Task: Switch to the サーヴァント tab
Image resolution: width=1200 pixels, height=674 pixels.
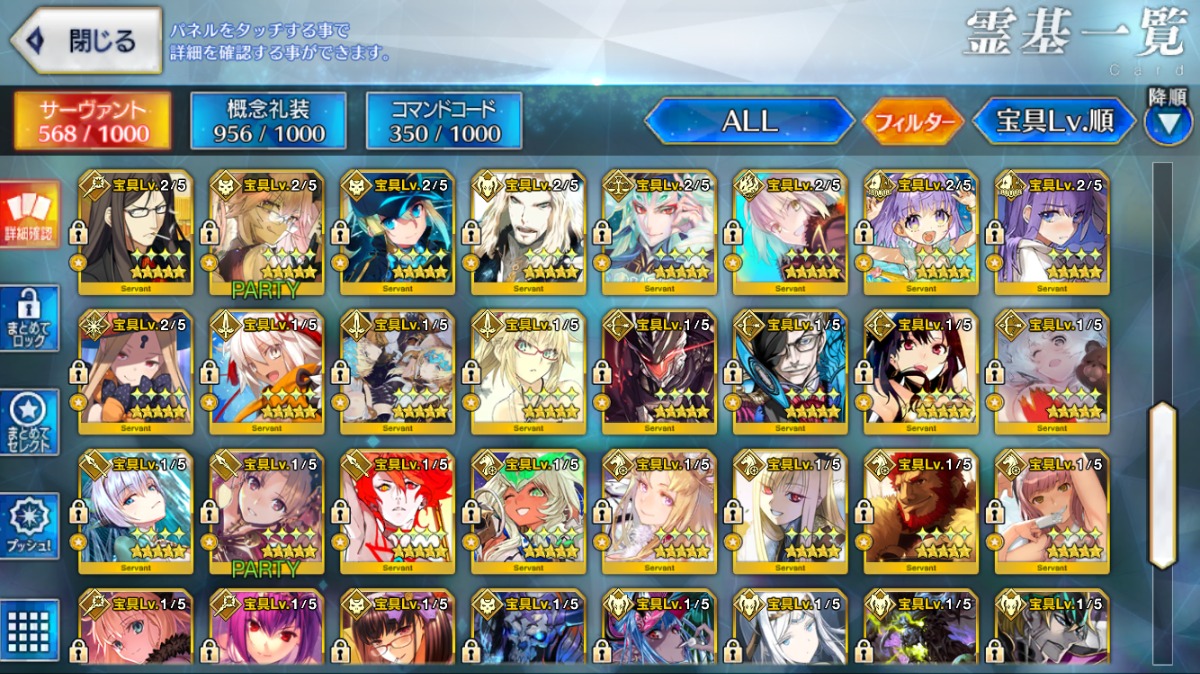Action: click(x=92, y=121)
